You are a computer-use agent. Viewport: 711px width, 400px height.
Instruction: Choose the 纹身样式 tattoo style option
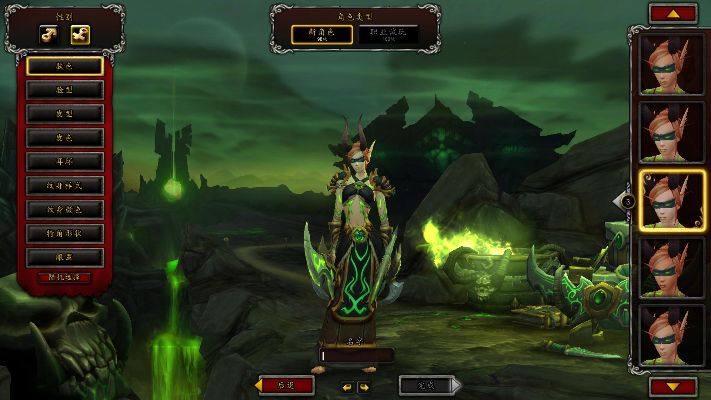coord(64,185)
